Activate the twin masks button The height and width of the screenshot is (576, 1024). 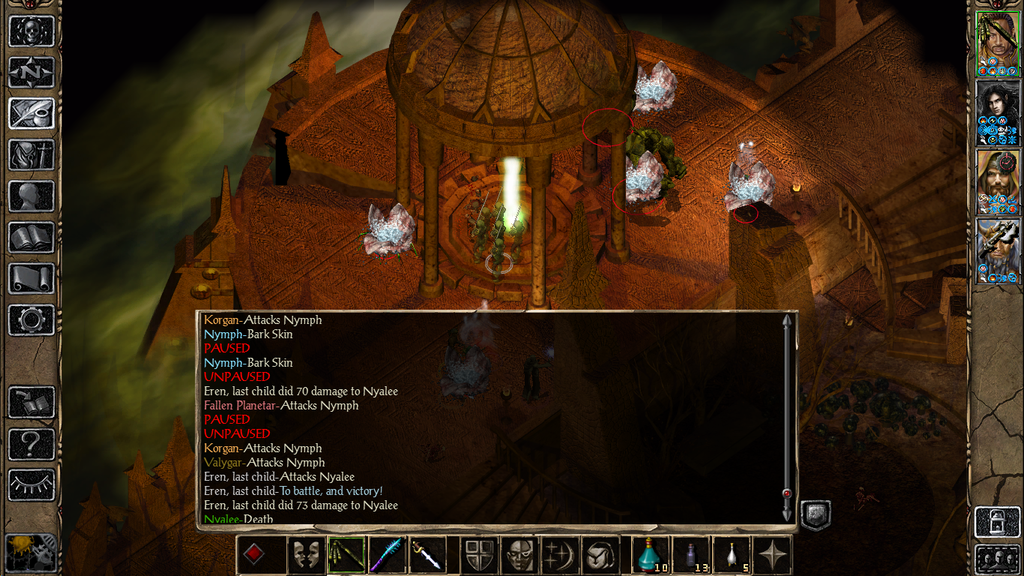[305, 555]
